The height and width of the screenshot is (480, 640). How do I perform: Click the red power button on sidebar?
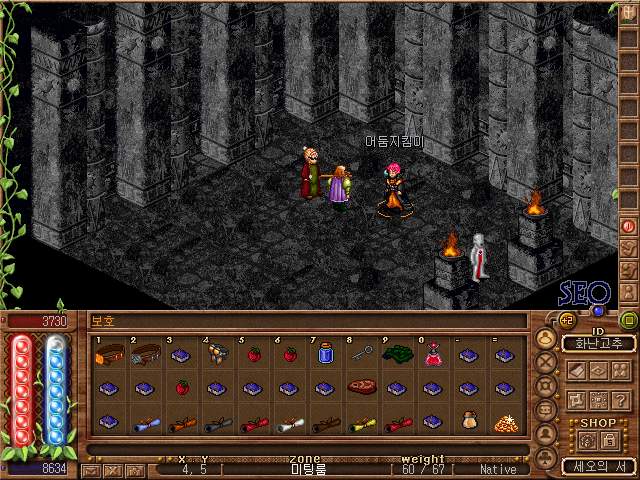[x=629, y=227]
